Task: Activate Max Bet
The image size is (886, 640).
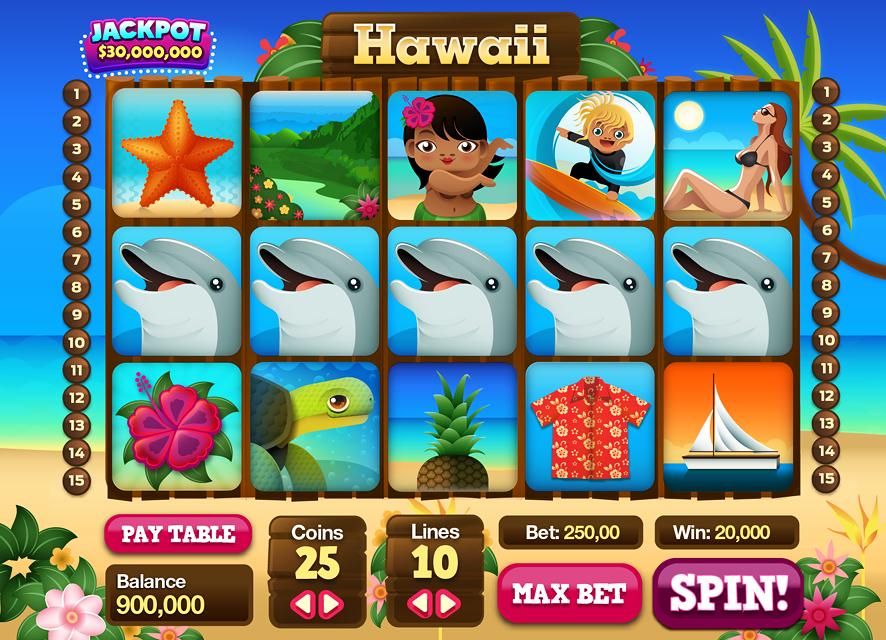Action: [568, 593]
